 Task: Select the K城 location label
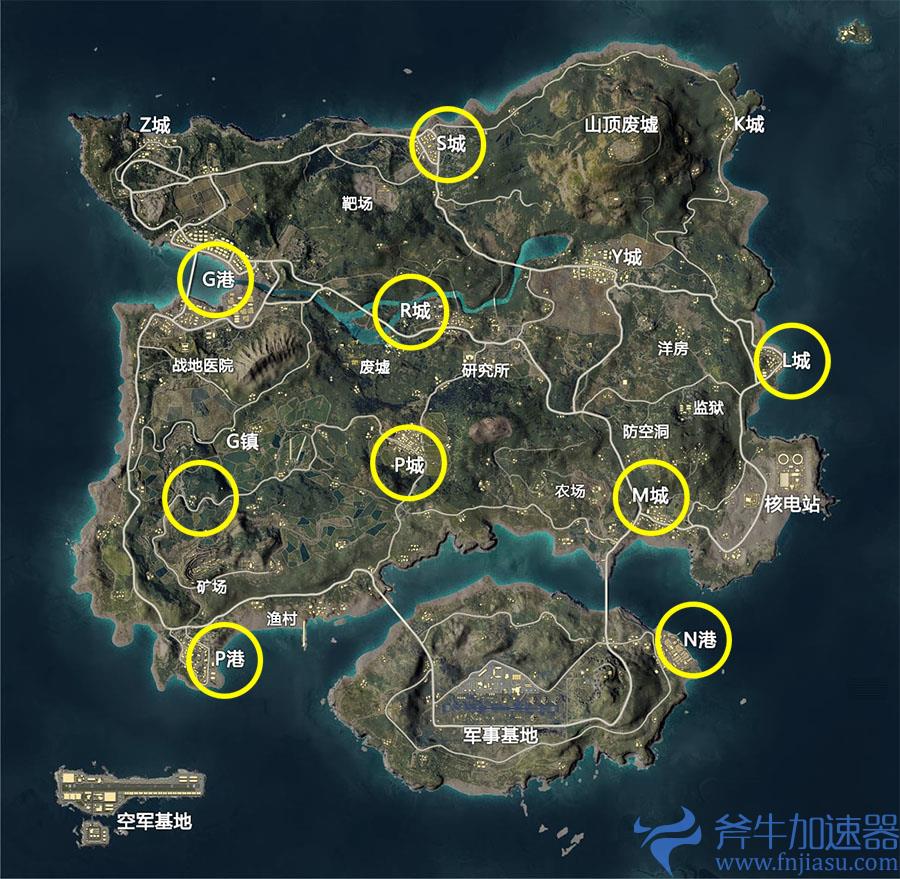[x=749, y=125]
